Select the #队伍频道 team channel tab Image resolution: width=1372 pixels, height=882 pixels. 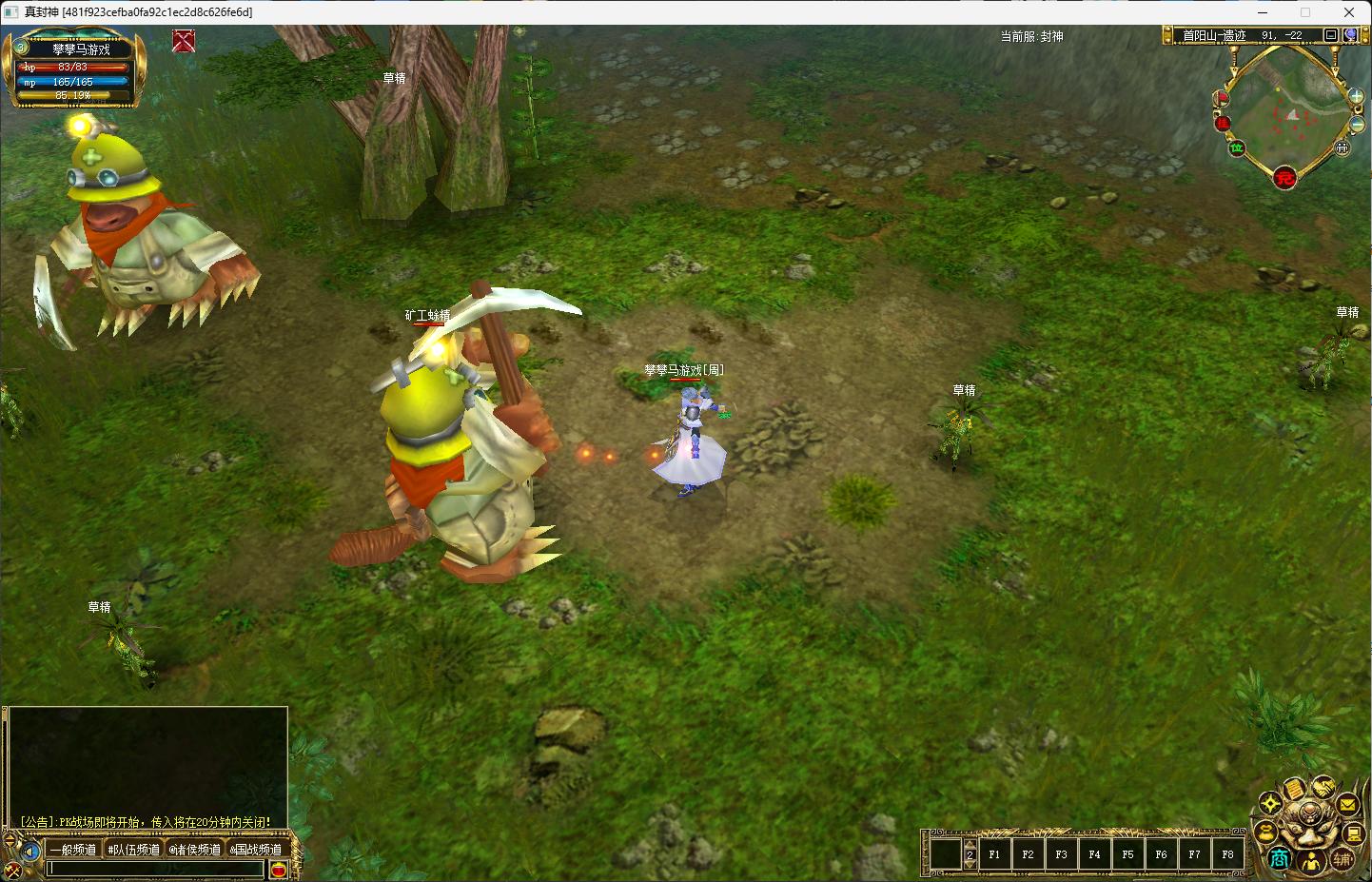pyautogui.click(x=133, y=850)
